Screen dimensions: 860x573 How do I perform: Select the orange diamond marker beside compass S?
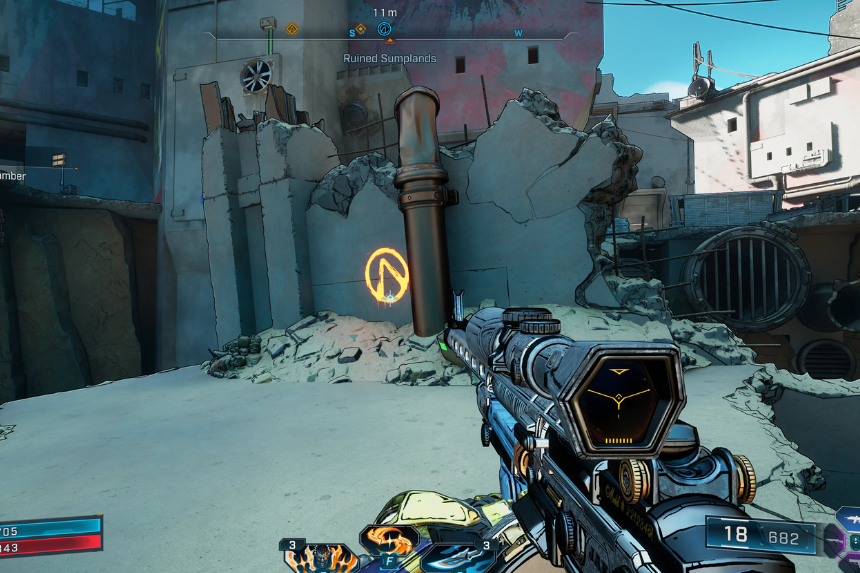click(361, 29)
